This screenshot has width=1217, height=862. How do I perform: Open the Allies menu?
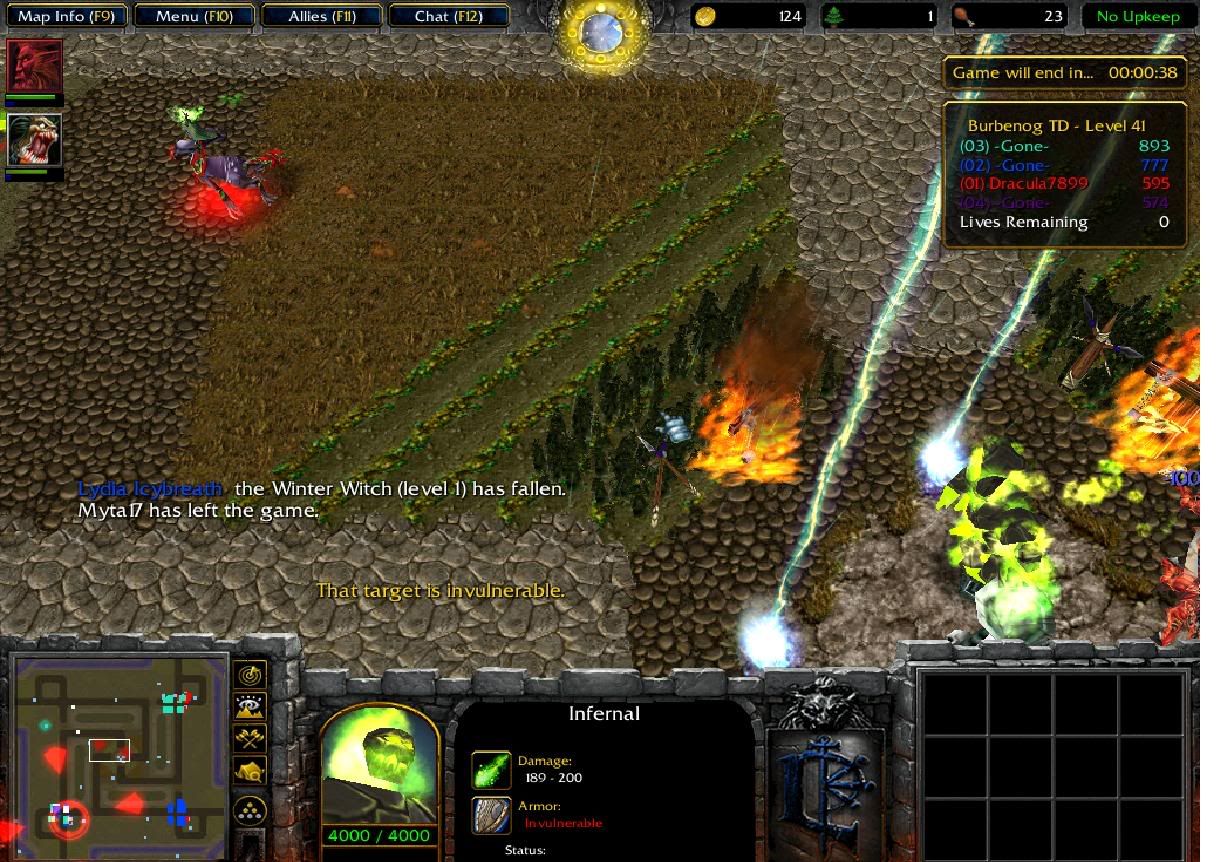tap(320, 16)
